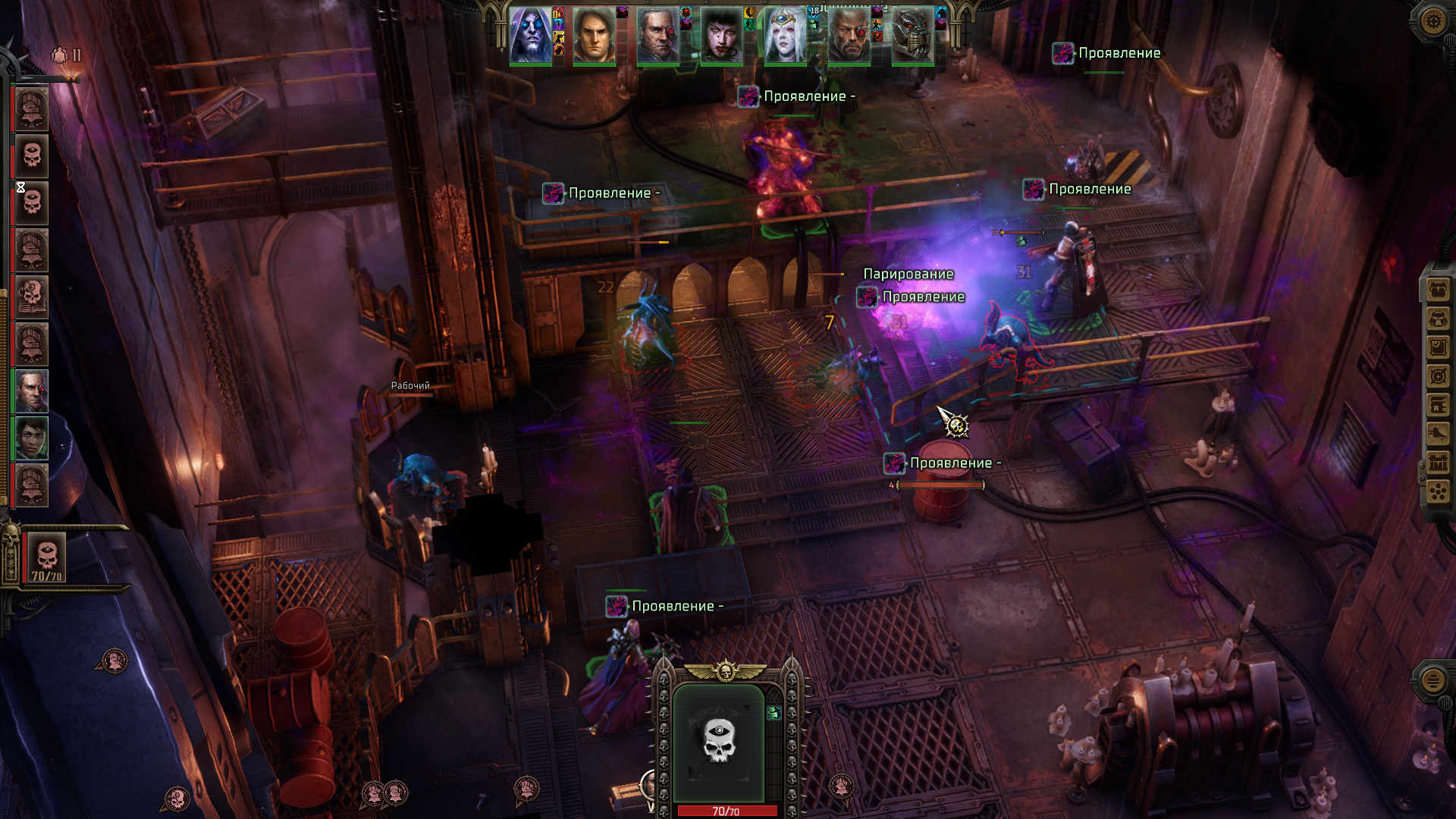Open the boot-shaped toolbar panel
Screen dimensions: 1456x819
tap(1438, 434)
